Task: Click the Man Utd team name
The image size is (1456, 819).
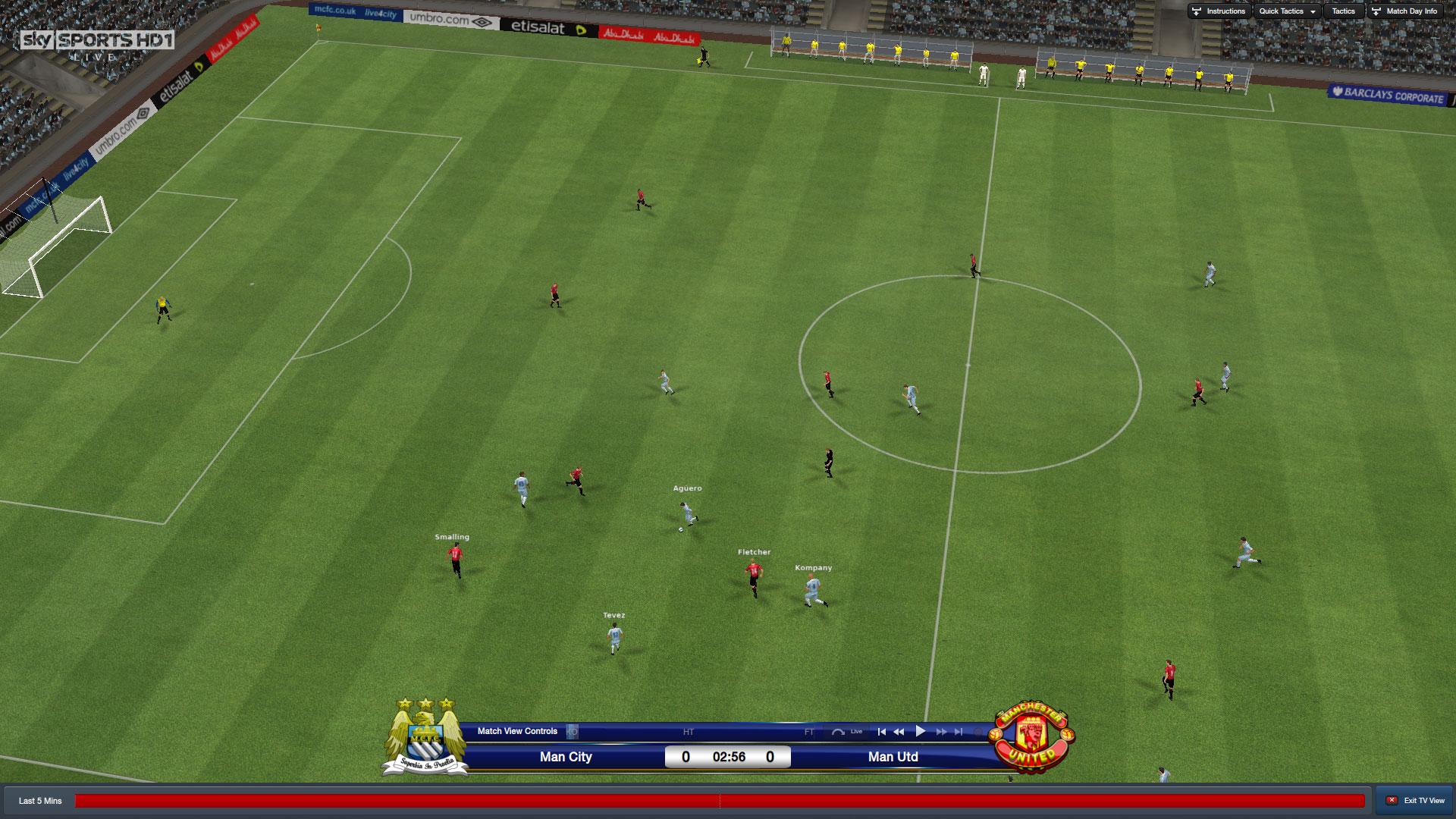Action: (x=893, y=757)
